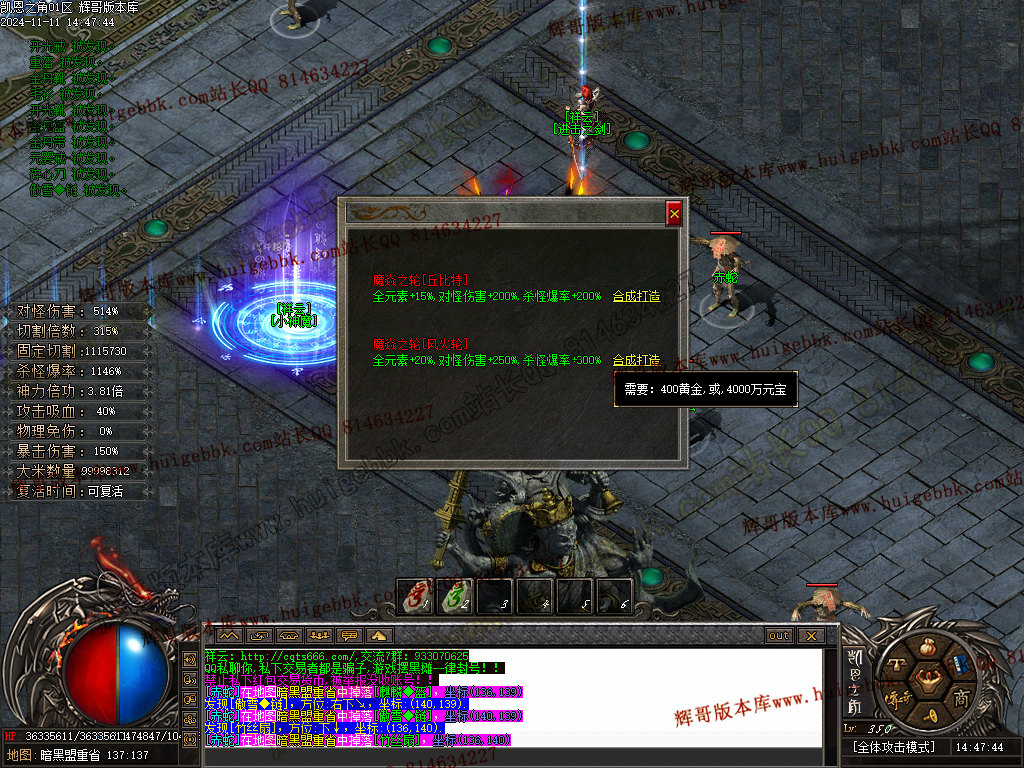1024x768 pixels.
Task: Click 合成打造 for 魔焱之轮[风火轮]
Action: [x=636, y=360]
